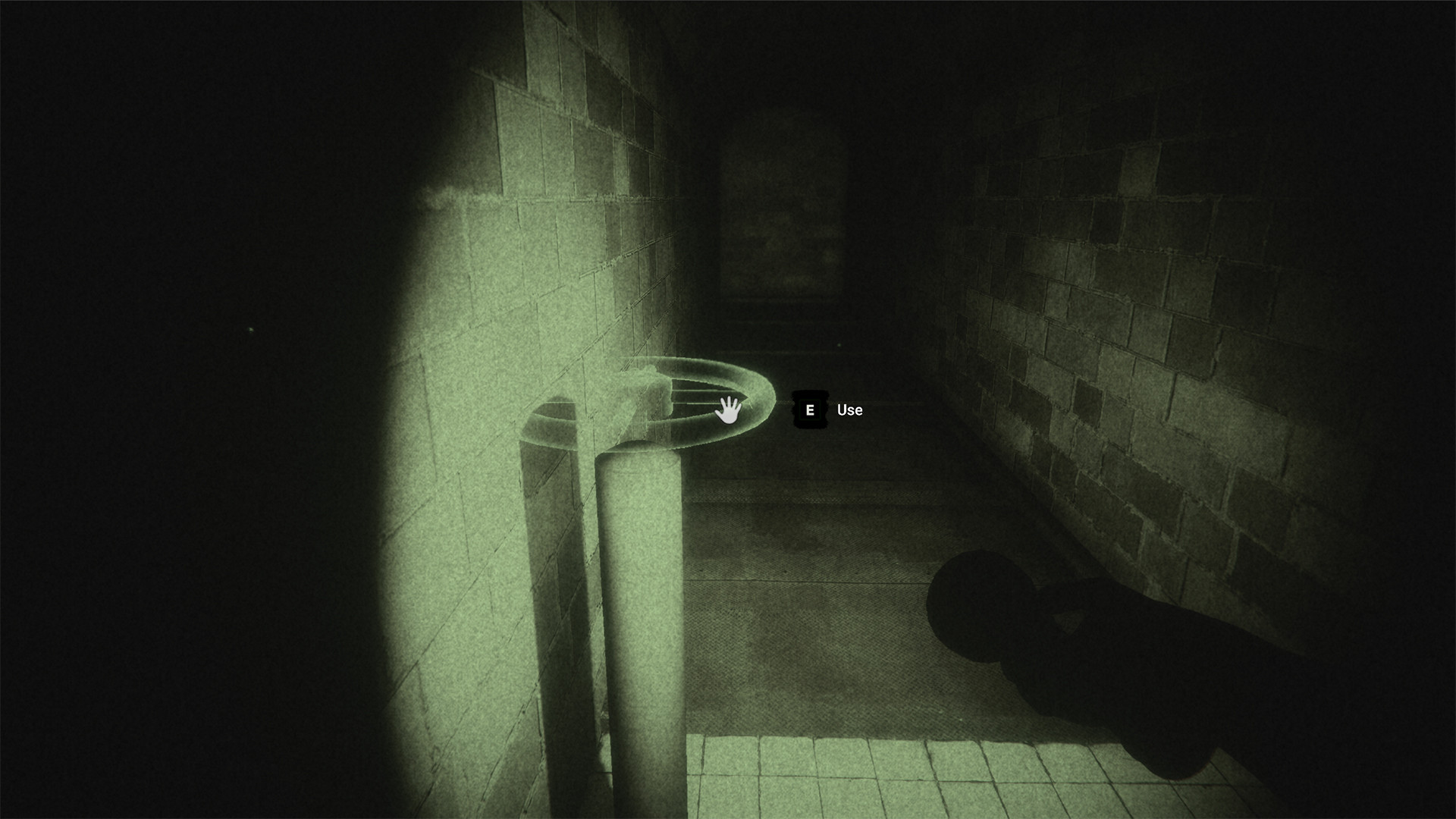
Task: Click the black E keycap badge
Action: pos(810,409)
